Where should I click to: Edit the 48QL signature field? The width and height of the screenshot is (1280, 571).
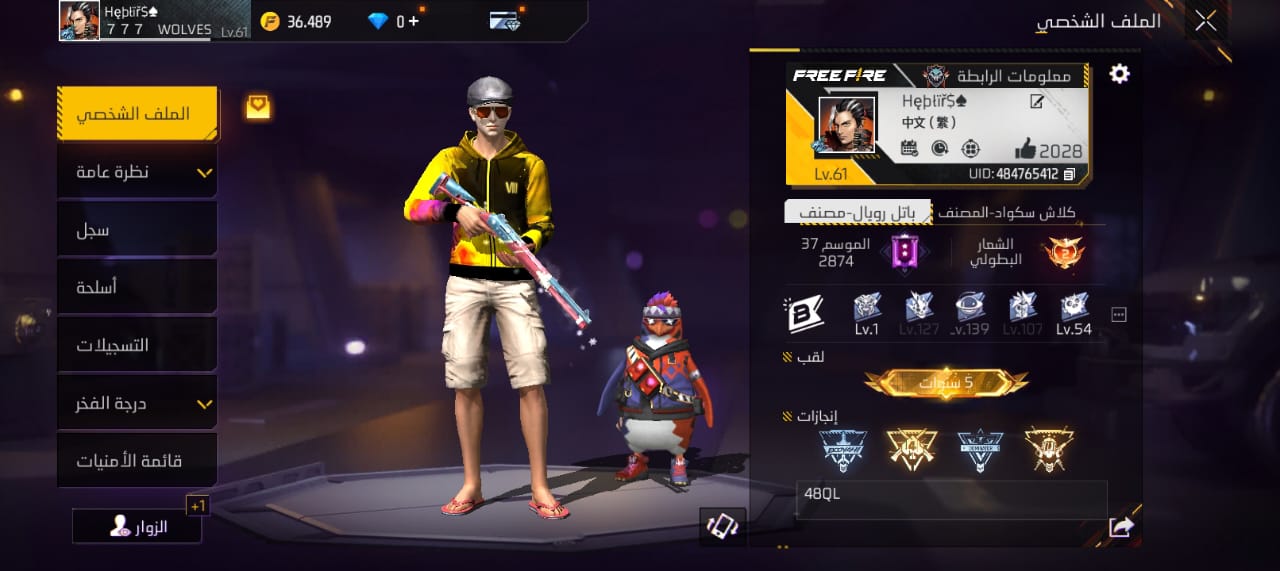pos(950,499)
